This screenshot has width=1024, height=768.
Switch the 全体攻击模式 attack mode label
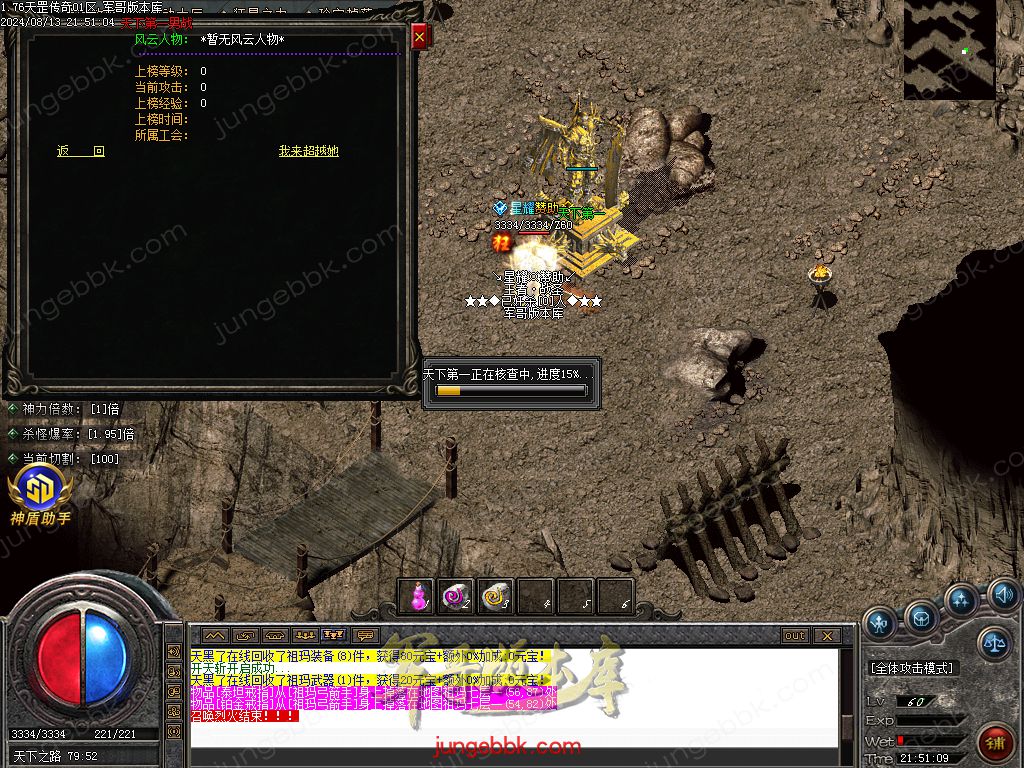pos(912,668)
